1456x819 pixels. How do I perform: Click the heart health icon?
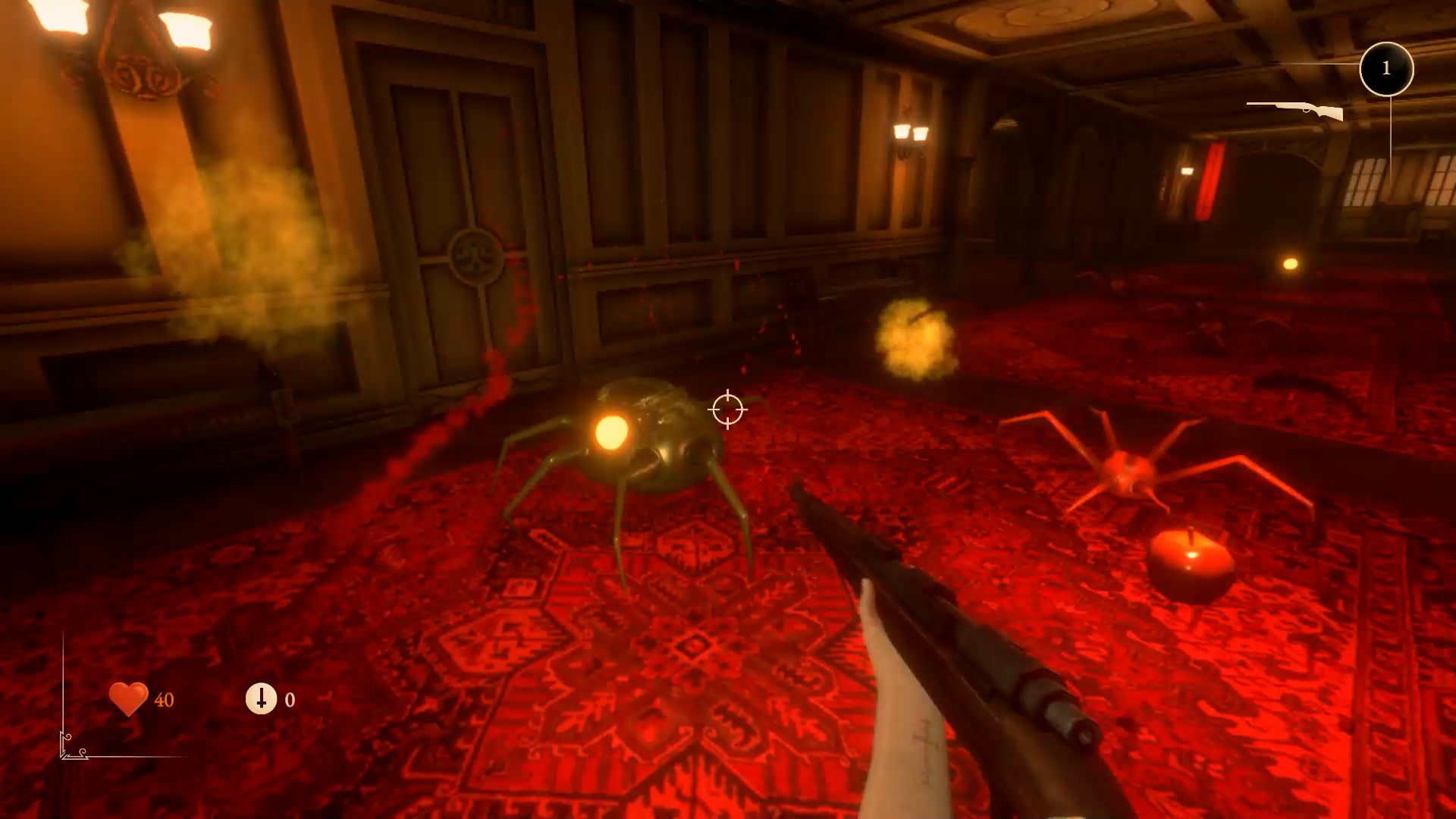(128, 698)
